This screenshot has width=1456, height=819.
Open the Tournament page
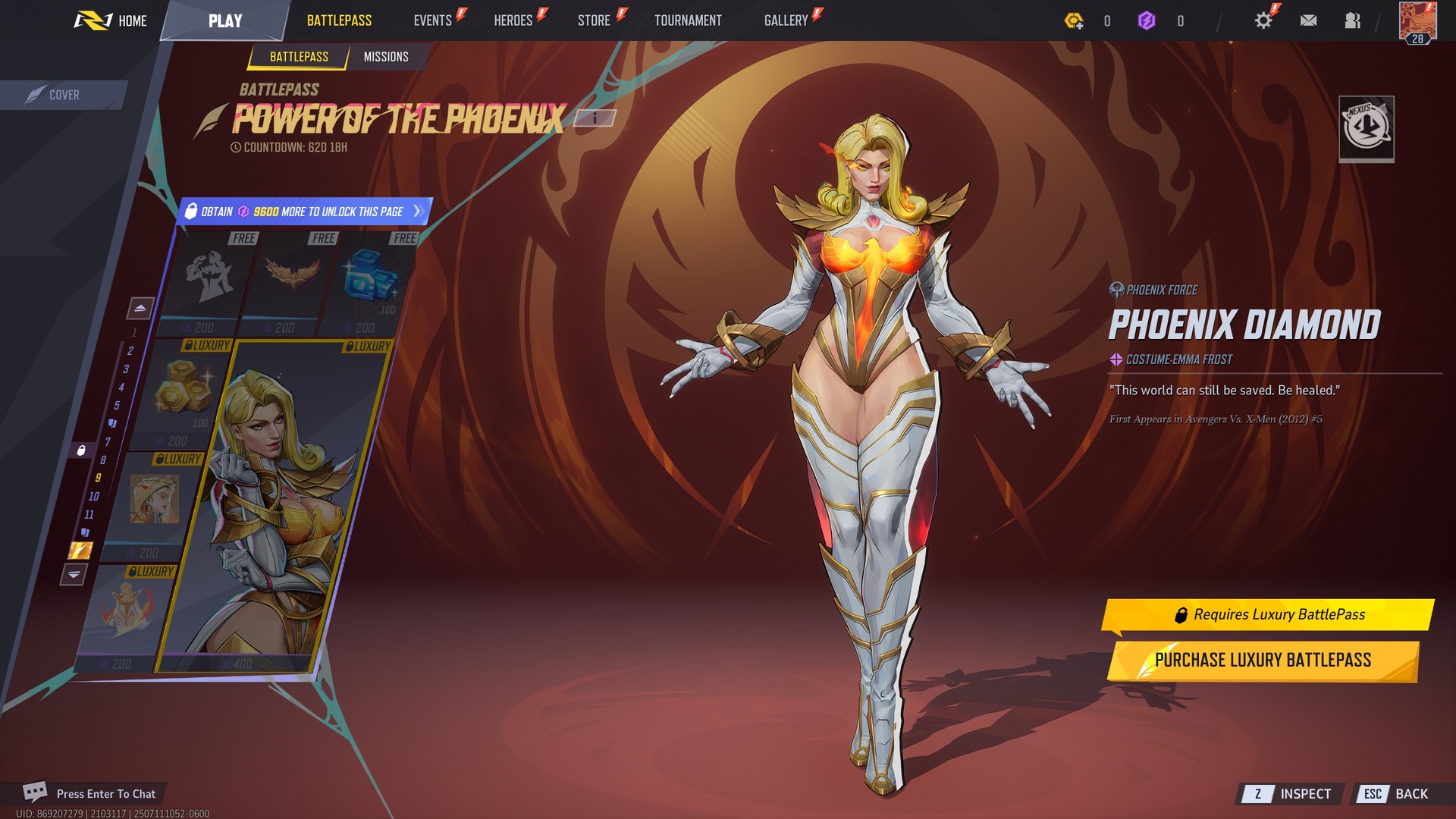click(688, 20)
